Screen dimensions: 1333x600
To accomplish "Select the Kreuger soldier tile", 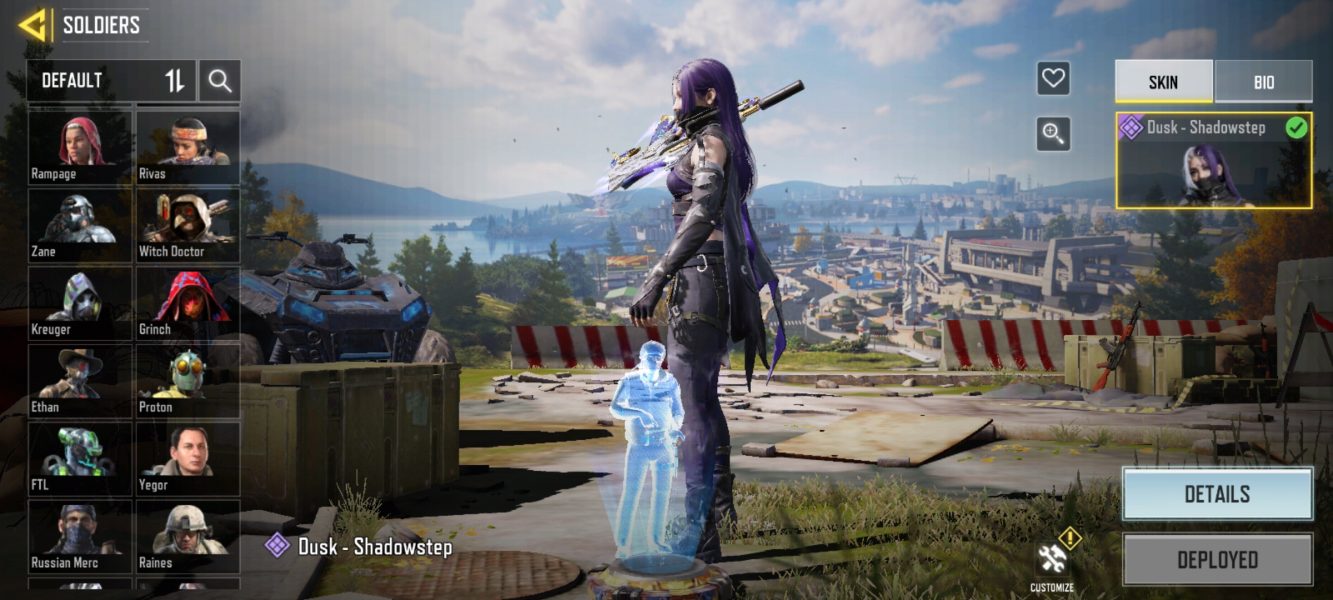I will coord(80,302).
